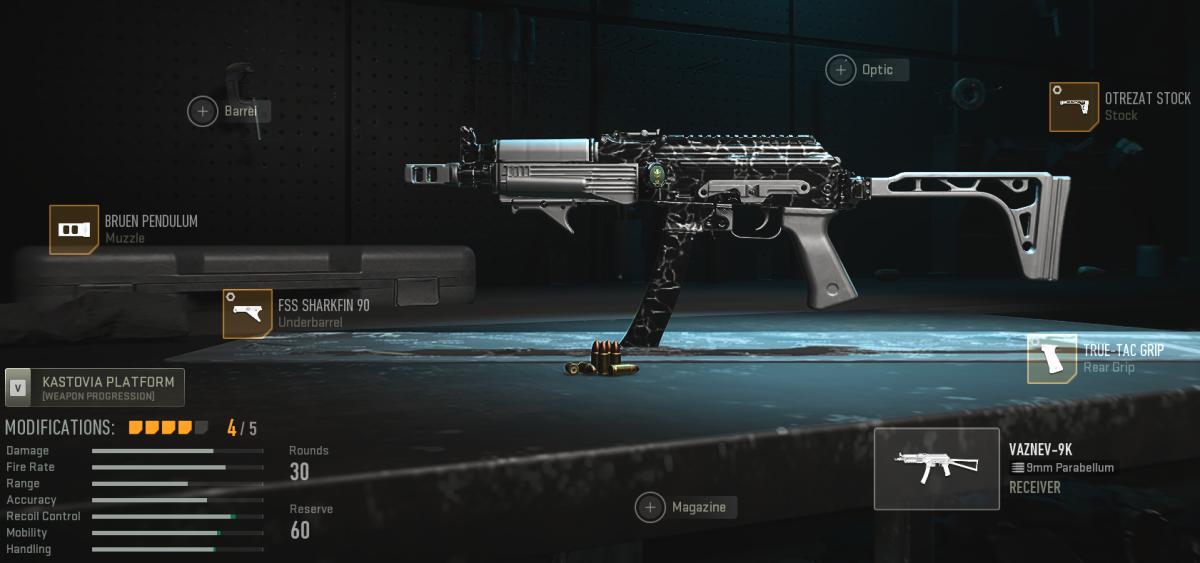Image resolution: width=1200 pixels, height=563 pixels.
Task: Open the empty Magazine attachment slot
Action: click(x=650, y=508)
